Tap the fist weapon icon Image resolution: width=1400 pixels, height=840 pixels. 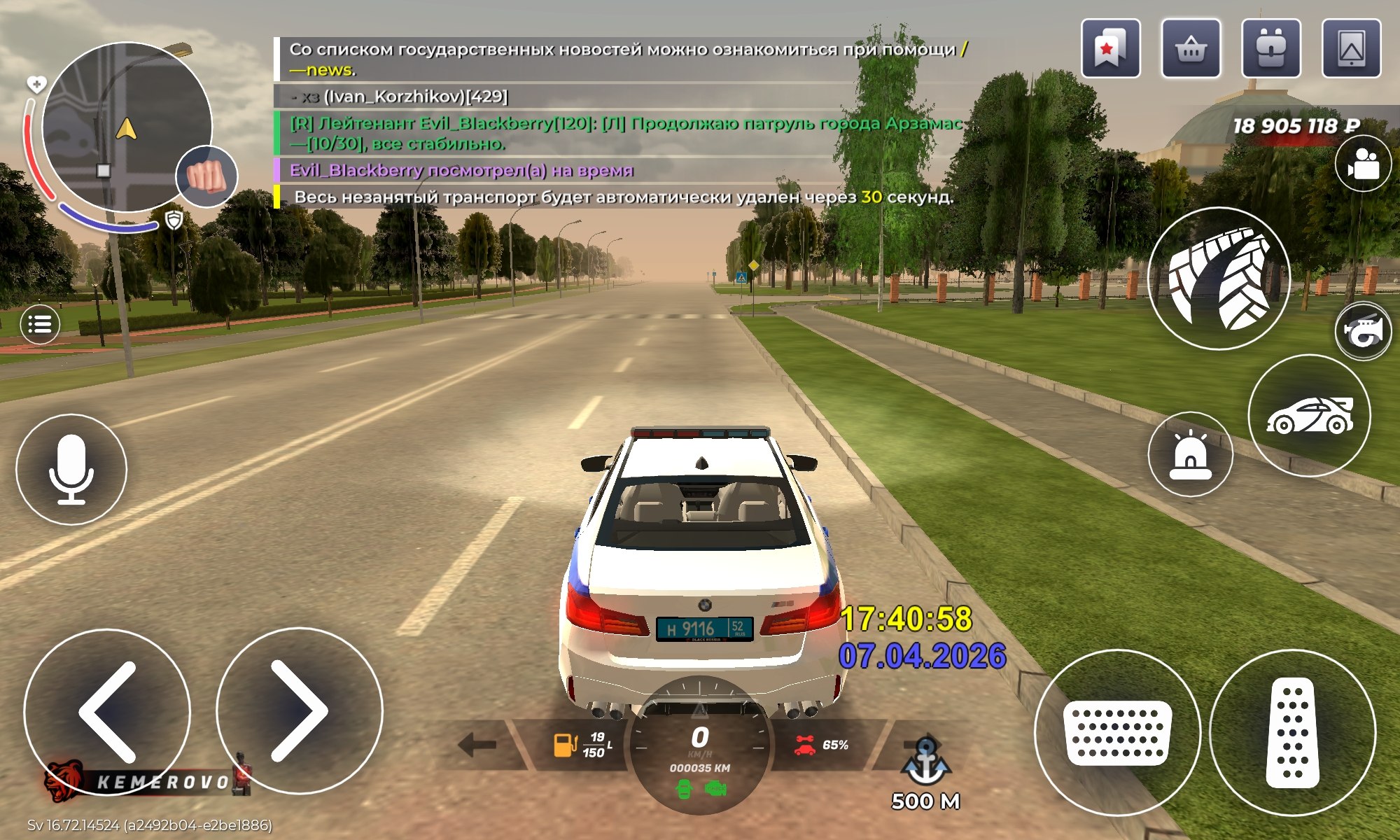206,176
